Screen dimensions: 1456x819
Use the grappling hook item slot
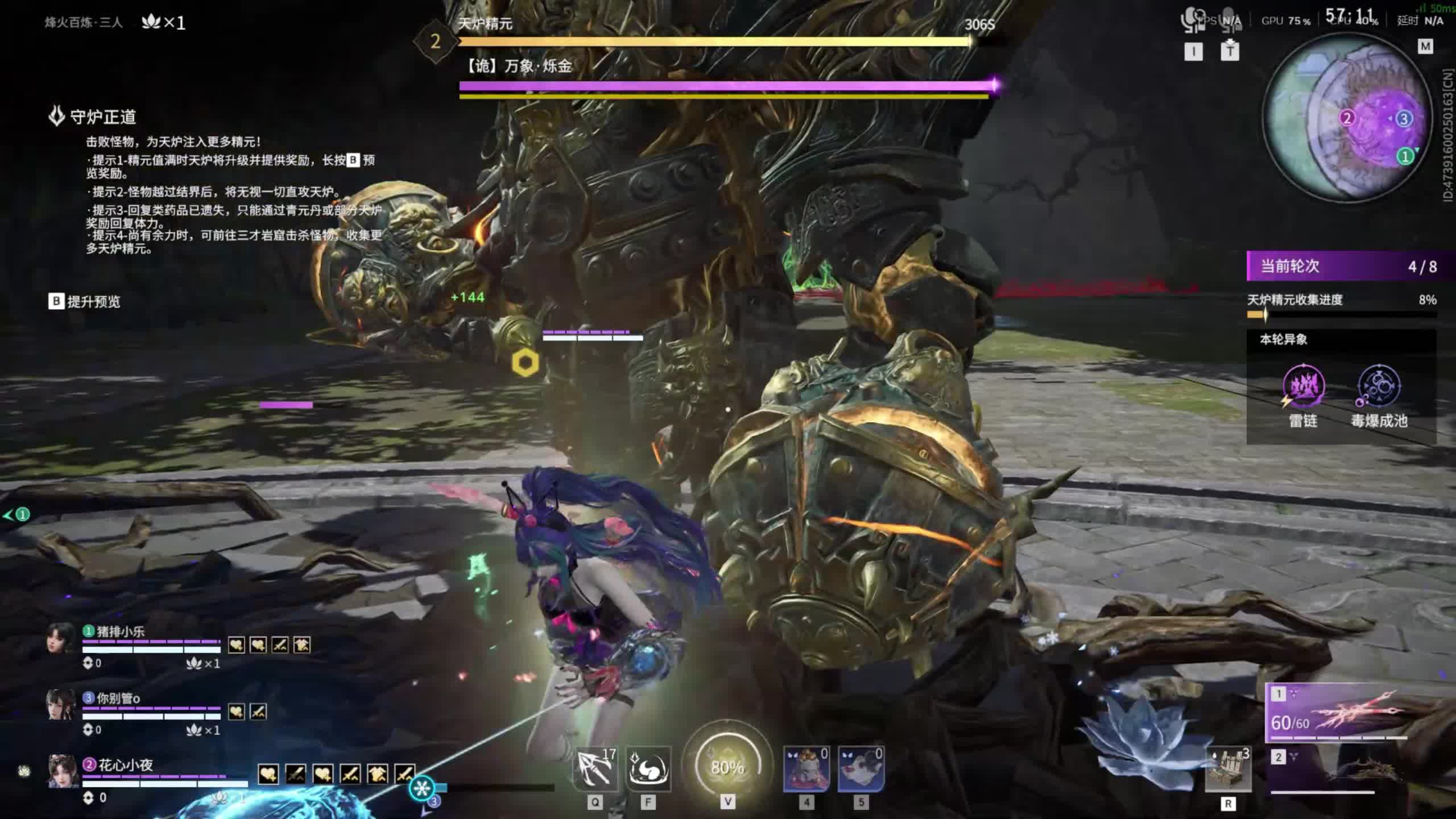[x=595, y=769]
